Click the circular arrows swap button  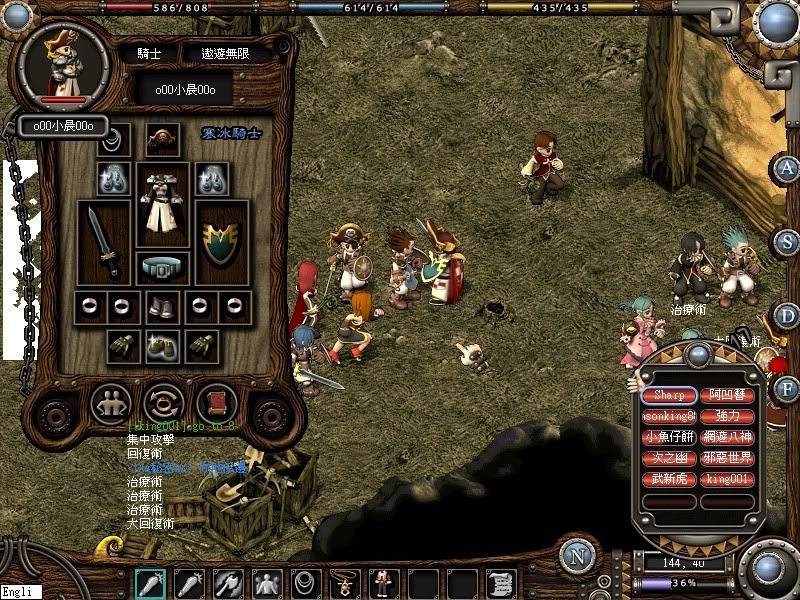pos(162,404)
